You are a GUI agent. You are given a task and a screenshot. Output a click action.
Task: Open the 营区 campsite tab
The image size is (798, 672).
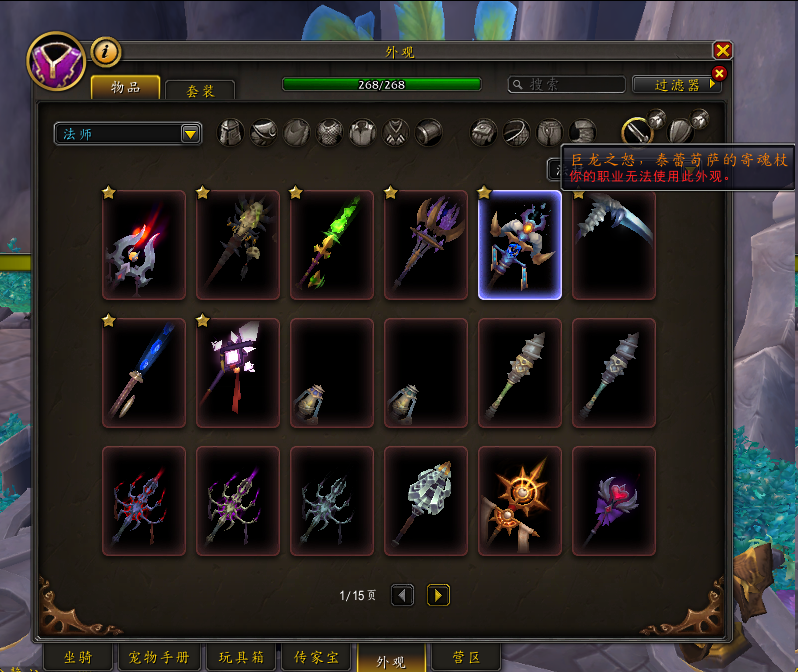pos(467,658)
